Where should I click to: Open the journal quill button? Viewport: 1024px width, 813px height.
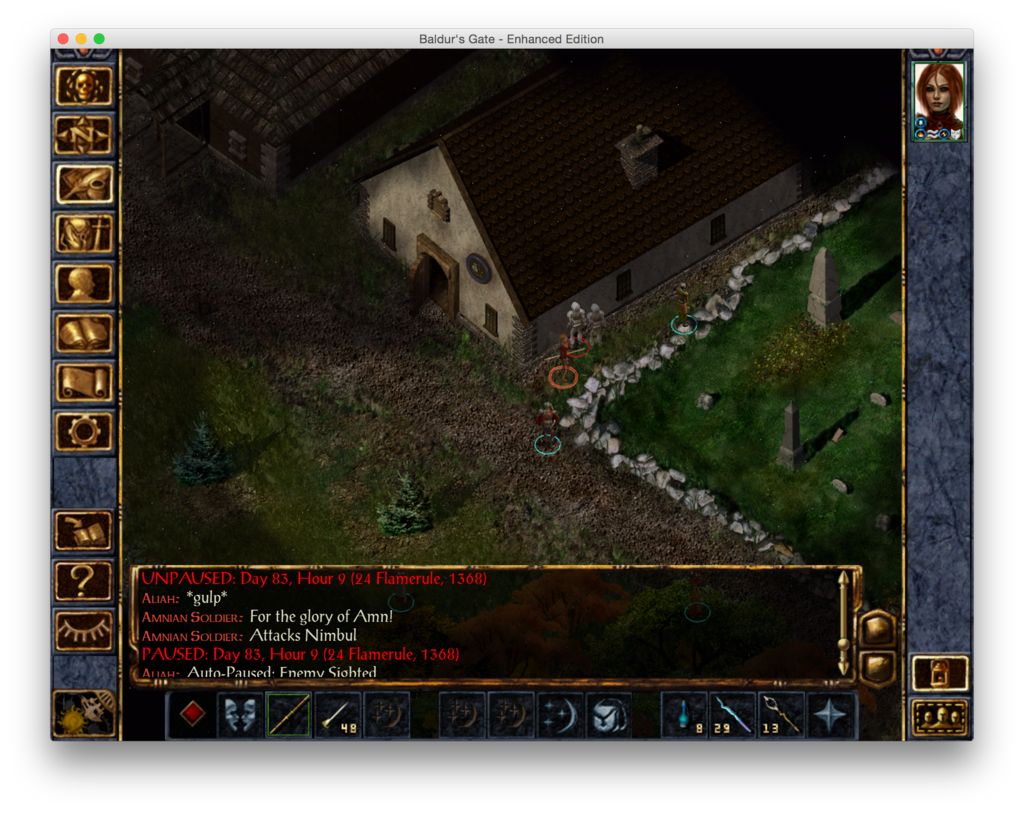pyautogui.click(x=84, y=184)
